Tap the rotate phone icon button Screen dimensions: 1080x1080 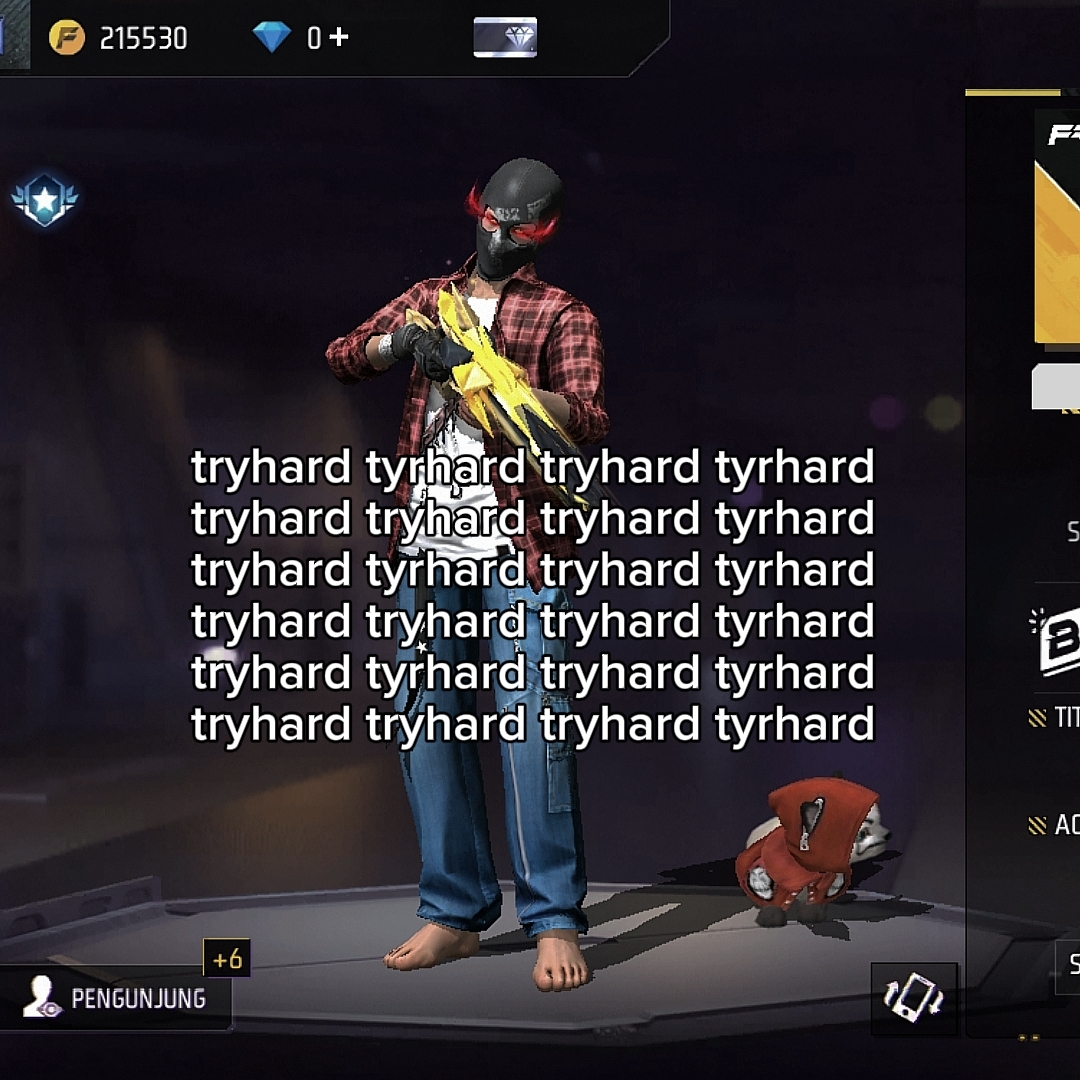[x=914, y=998]
